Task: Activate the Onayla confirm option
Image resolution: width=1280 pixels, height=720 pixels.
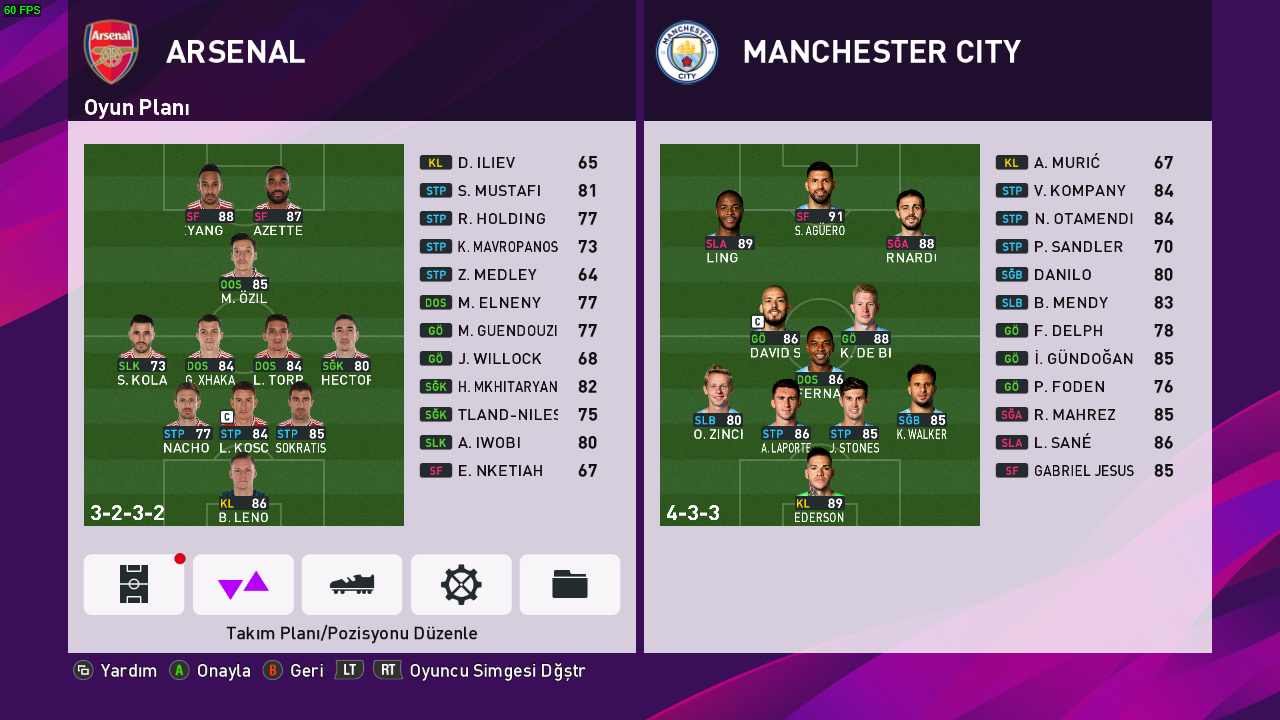Action: click(224, 670)
